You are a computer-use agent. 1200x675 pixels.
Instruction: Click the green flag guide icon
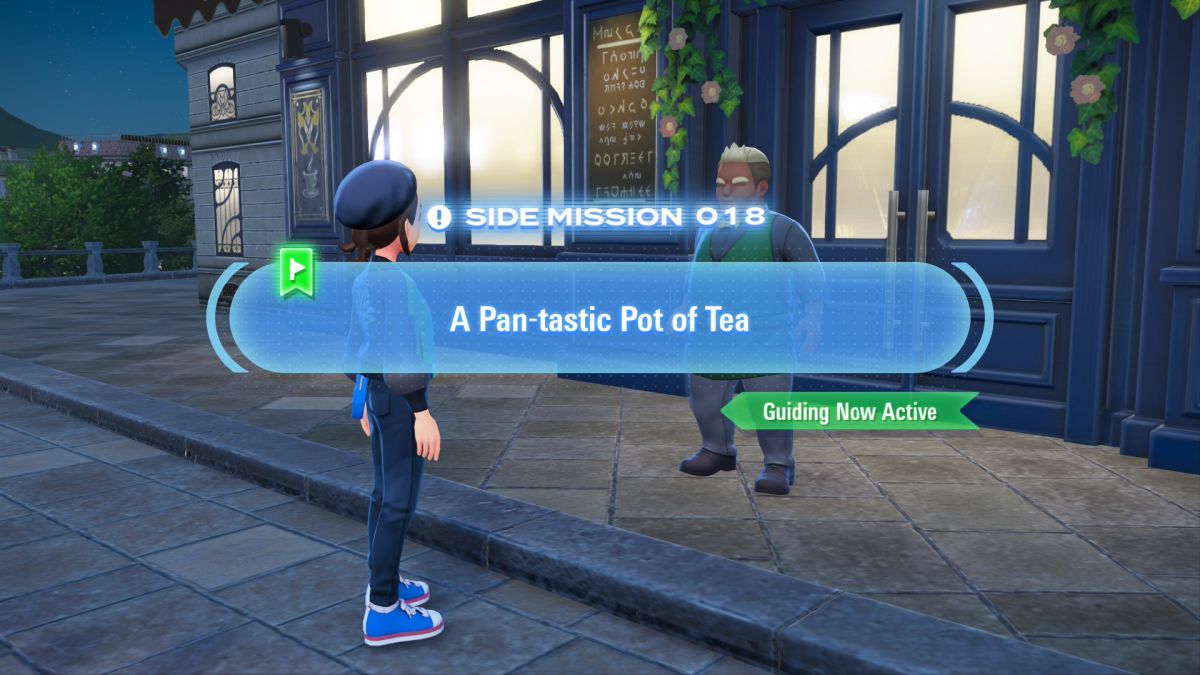pos(296,272)
